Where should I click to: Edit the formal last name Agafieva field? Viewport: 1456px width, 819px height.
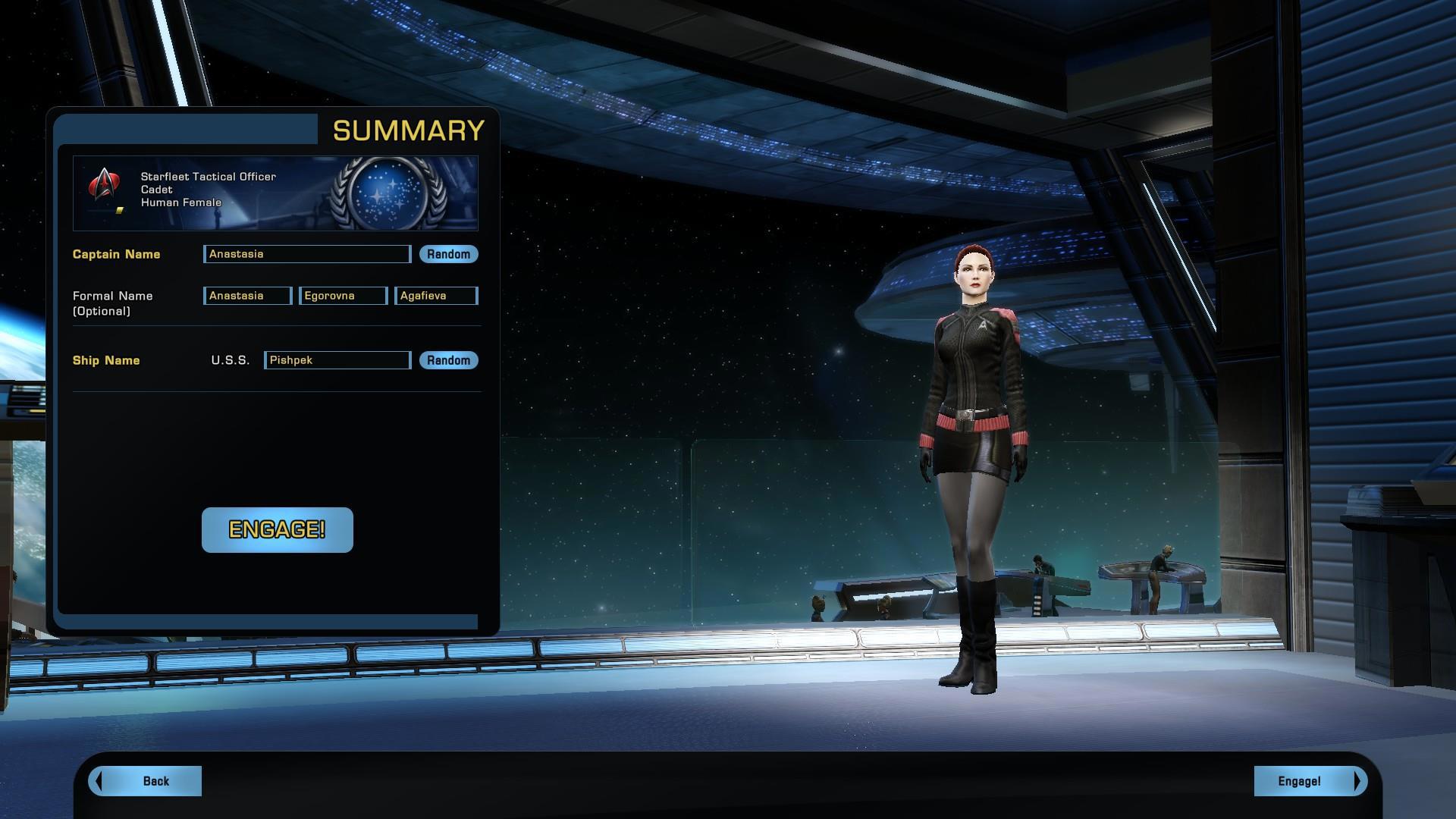[x=436, y=296]
